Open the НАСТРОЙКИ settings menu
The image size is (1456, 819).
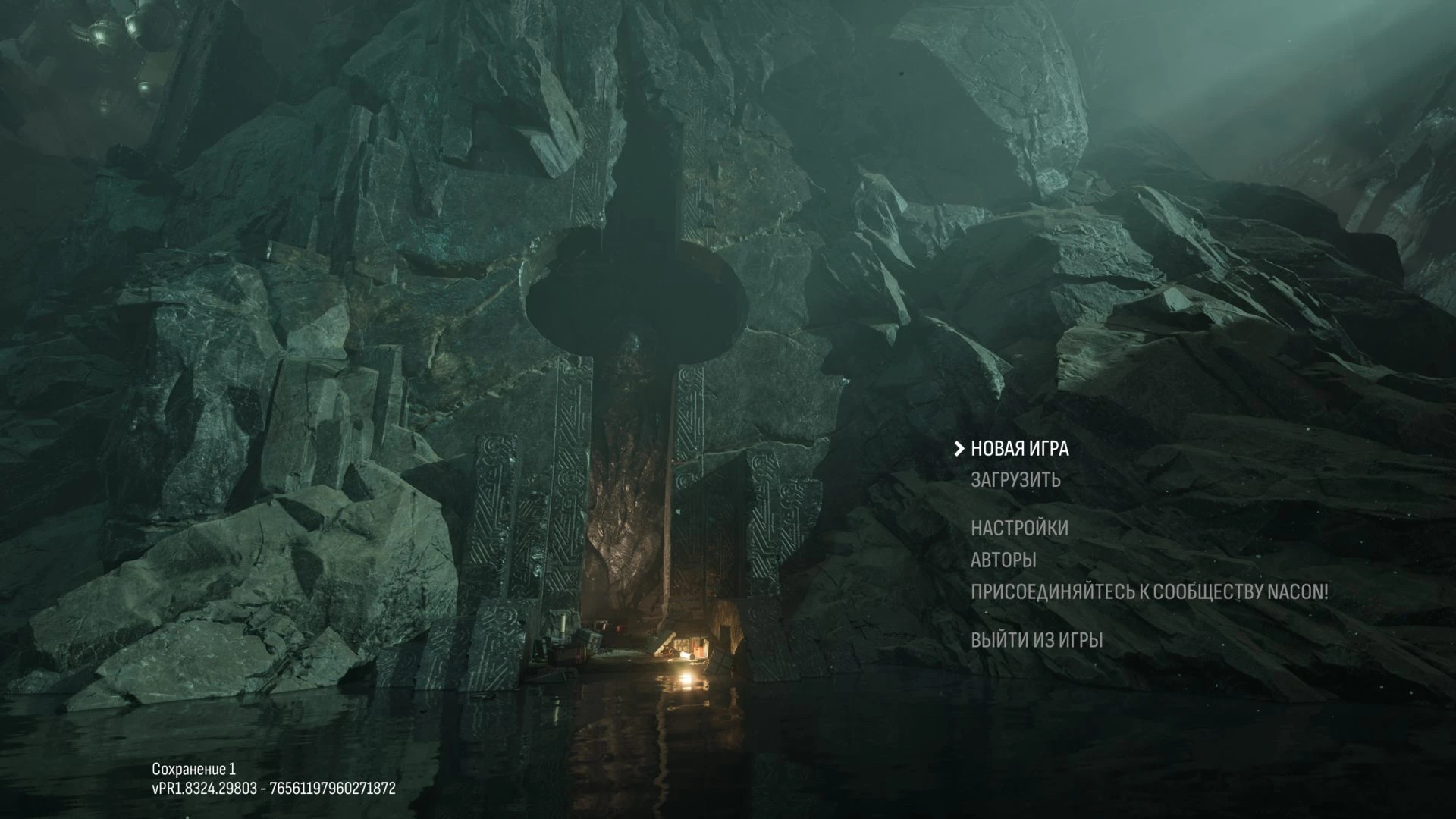pos(1019,528)
